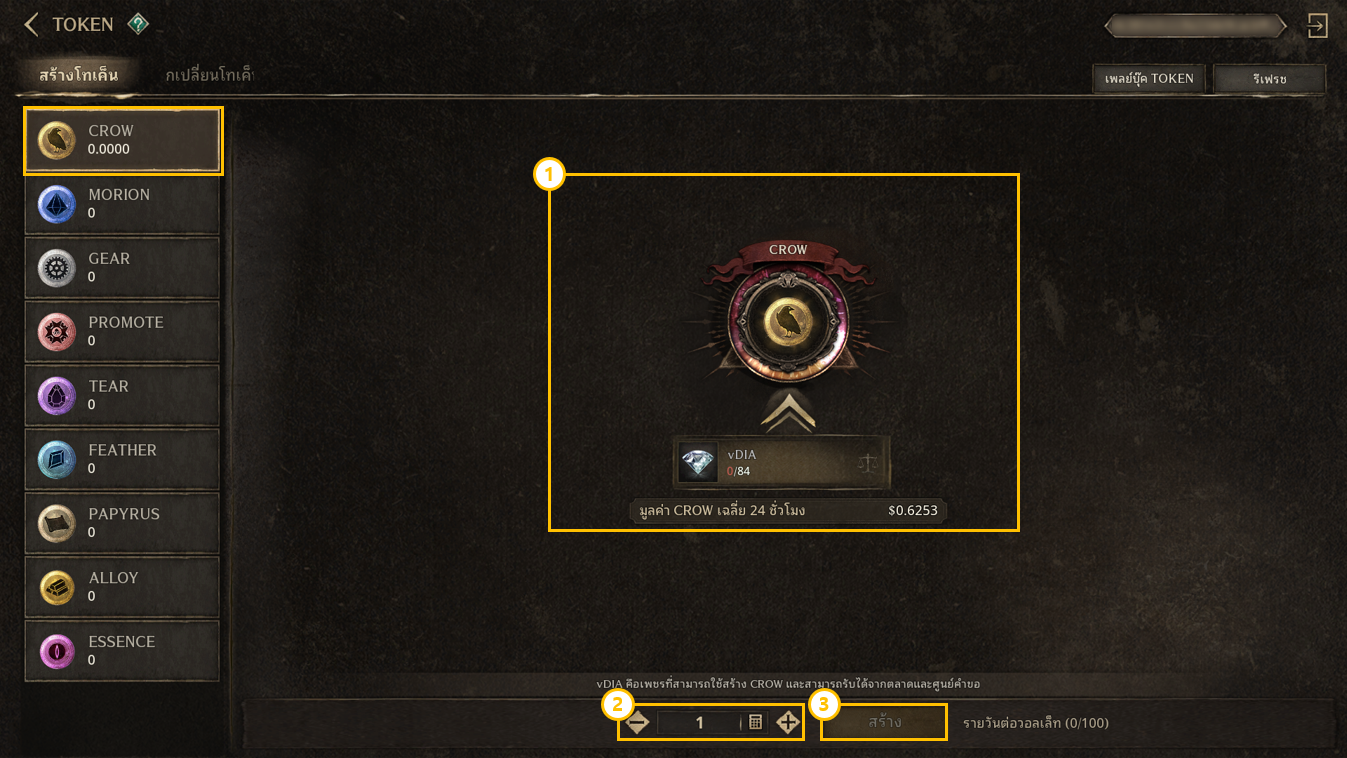Image resolution: width=1347 pixels, height=758 pixels.
Task: Exit via the door icon
Action: click(1318, 25)
